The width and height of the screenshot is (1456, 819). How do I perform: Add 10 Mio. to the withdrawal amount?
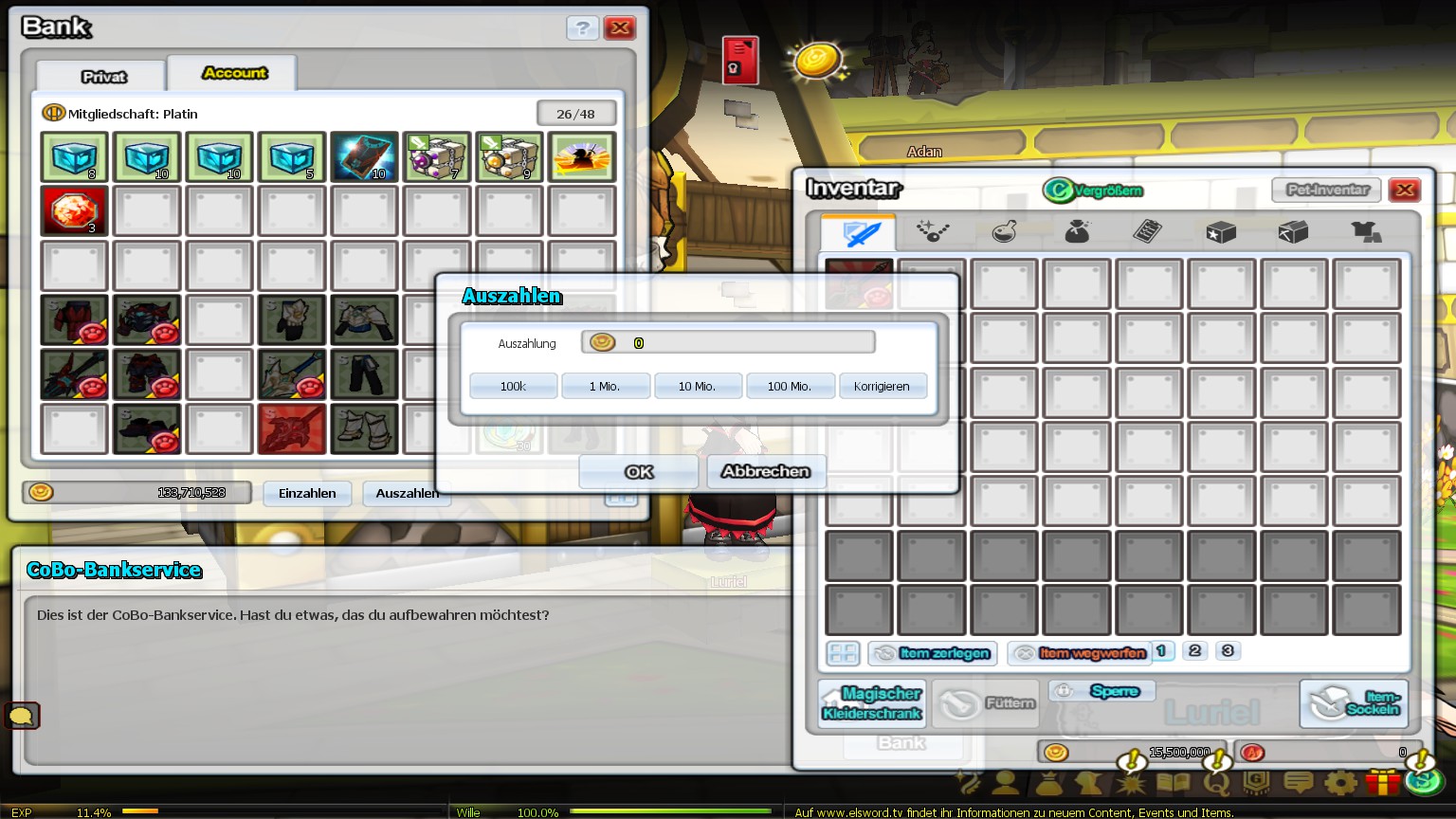coord(697,386)
